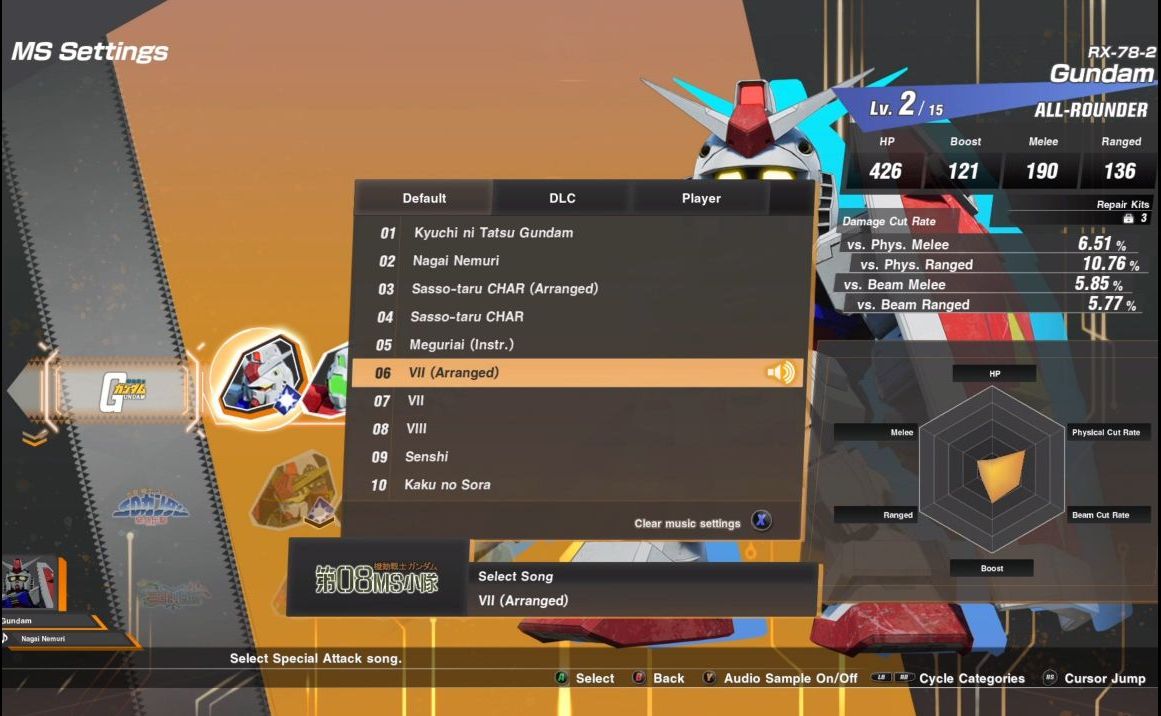
Task: Pick song 04 Sasso-taru CHAR
Action: click(x=466, y=317)
